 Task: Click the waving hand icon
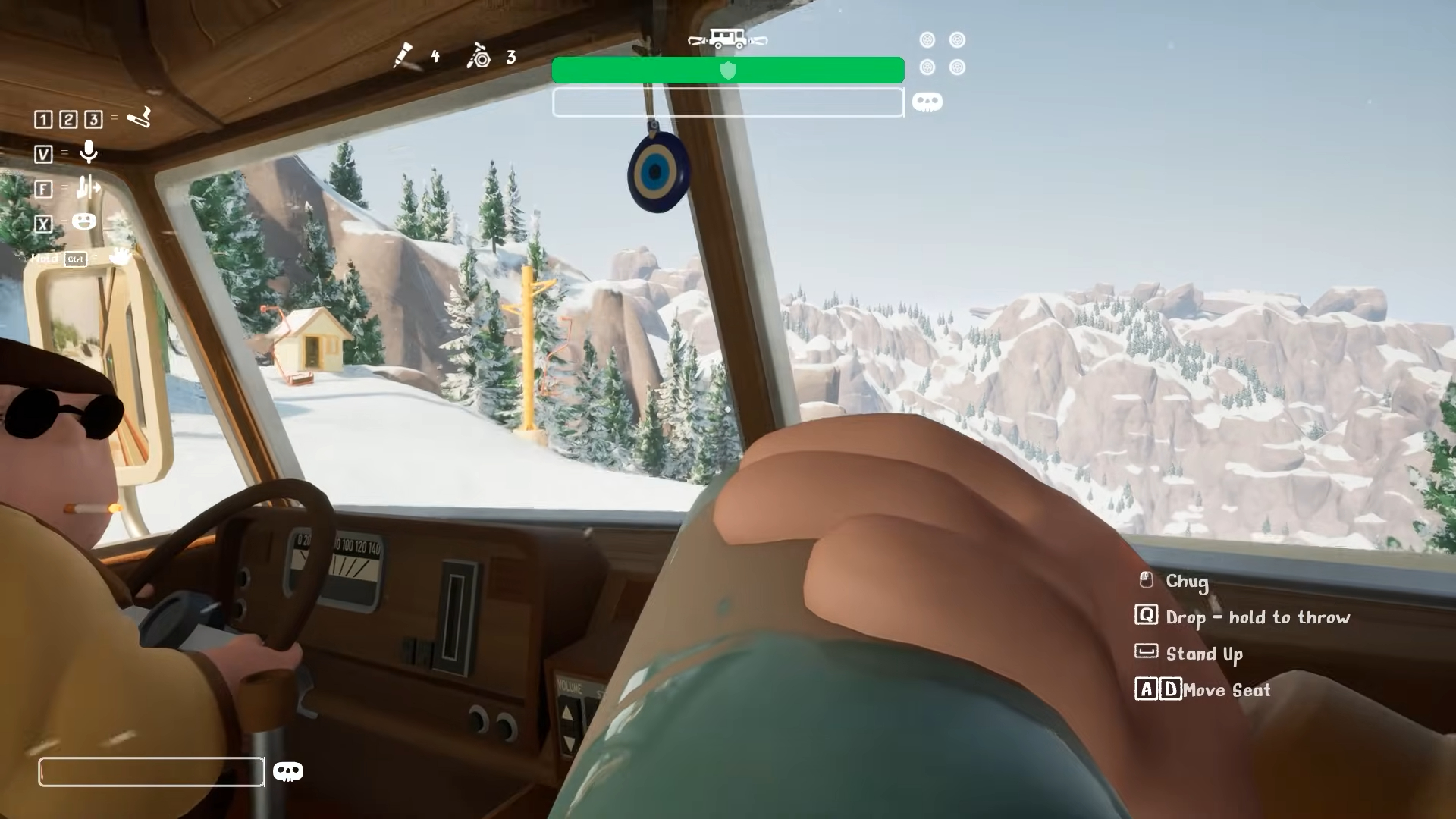(x=120, y=256)
